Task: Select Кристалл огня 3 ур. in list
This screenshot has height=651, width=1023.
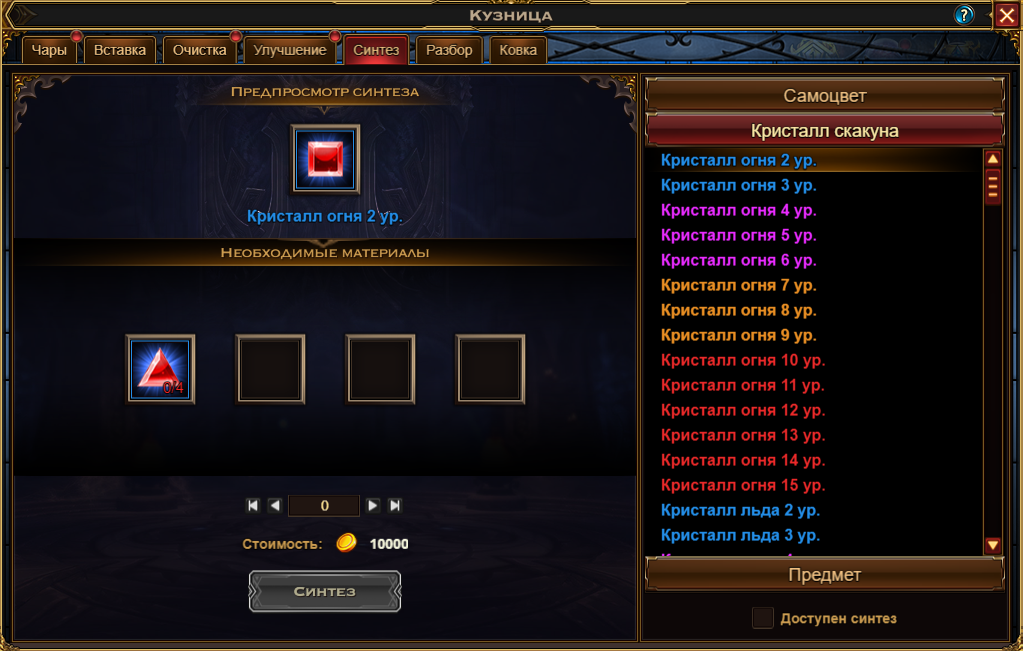Action: [x=738, y=185]
